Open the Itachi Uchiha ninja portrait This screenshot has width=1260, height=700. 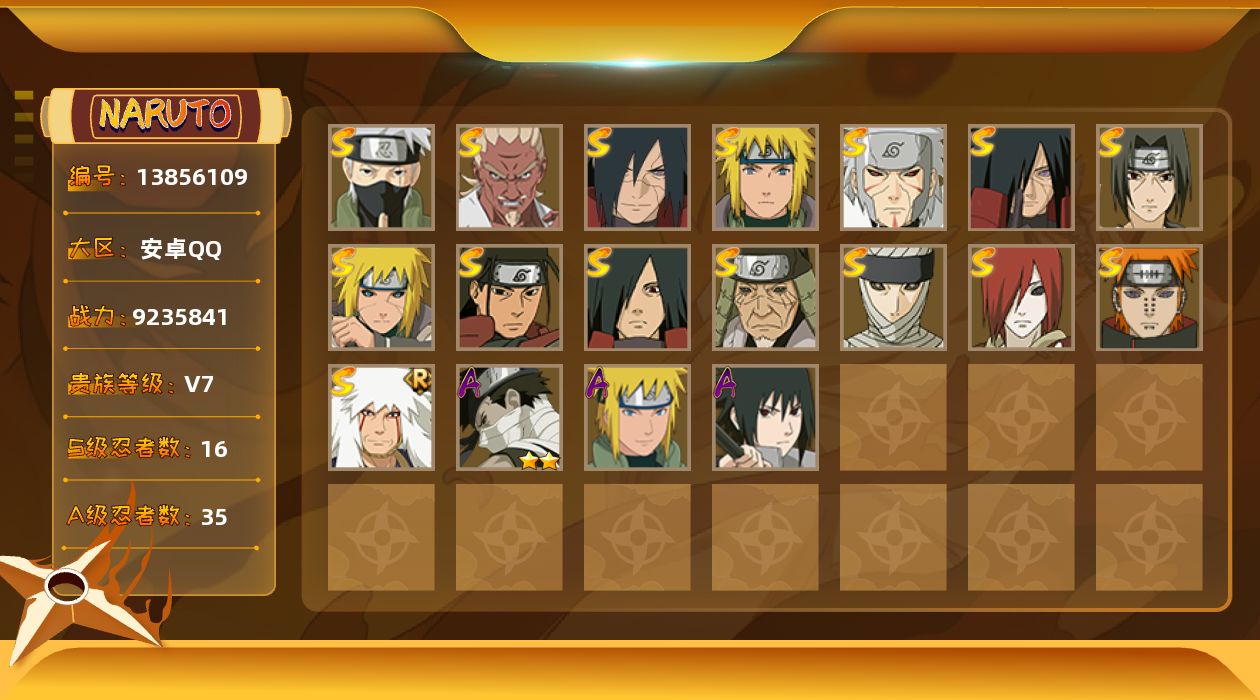click(x=1149, y=177)
